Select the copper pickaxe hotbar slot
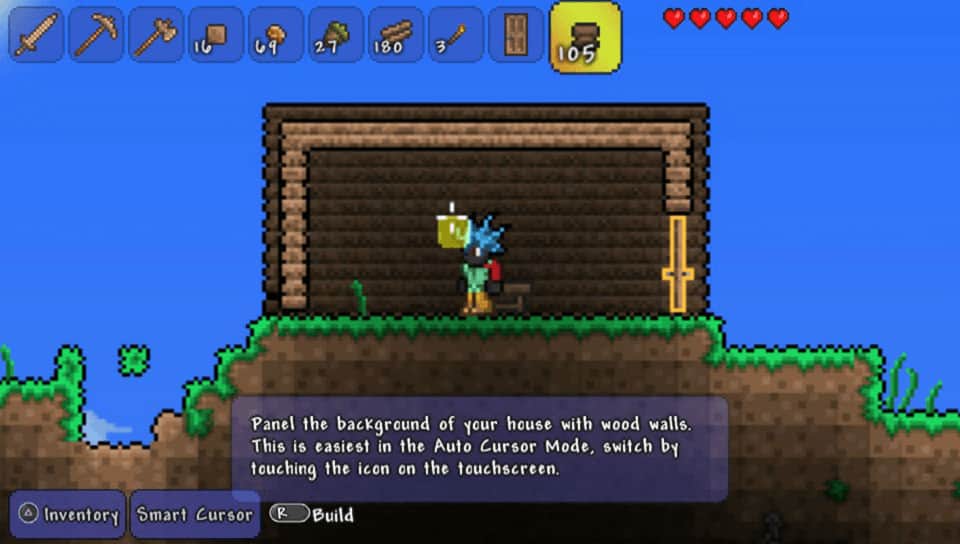This screenshot has width=960, height=544. (97, 35)
